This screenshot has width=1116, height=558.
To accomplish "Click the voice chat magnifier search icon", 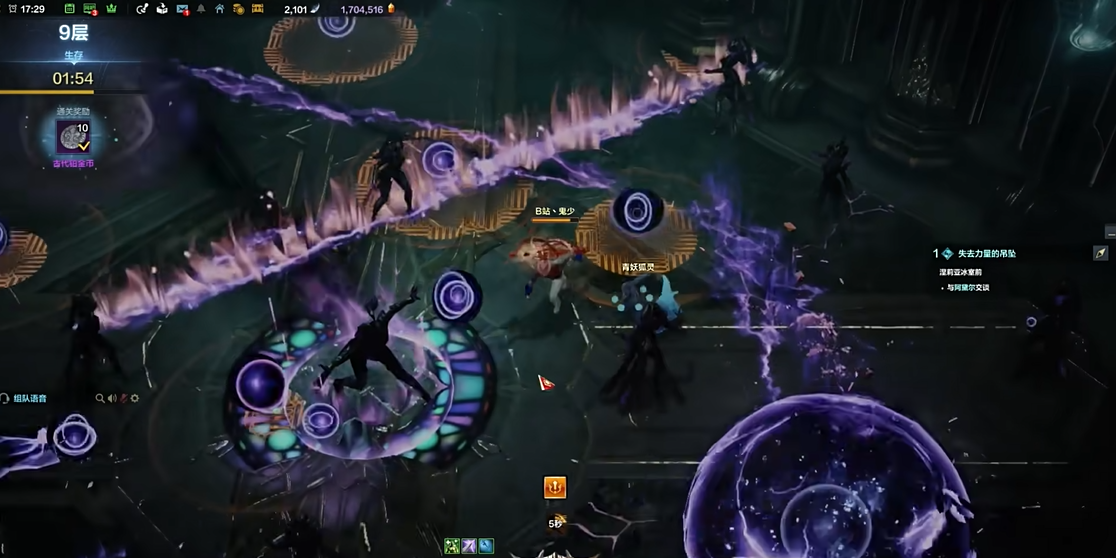I will click(100, 398).
